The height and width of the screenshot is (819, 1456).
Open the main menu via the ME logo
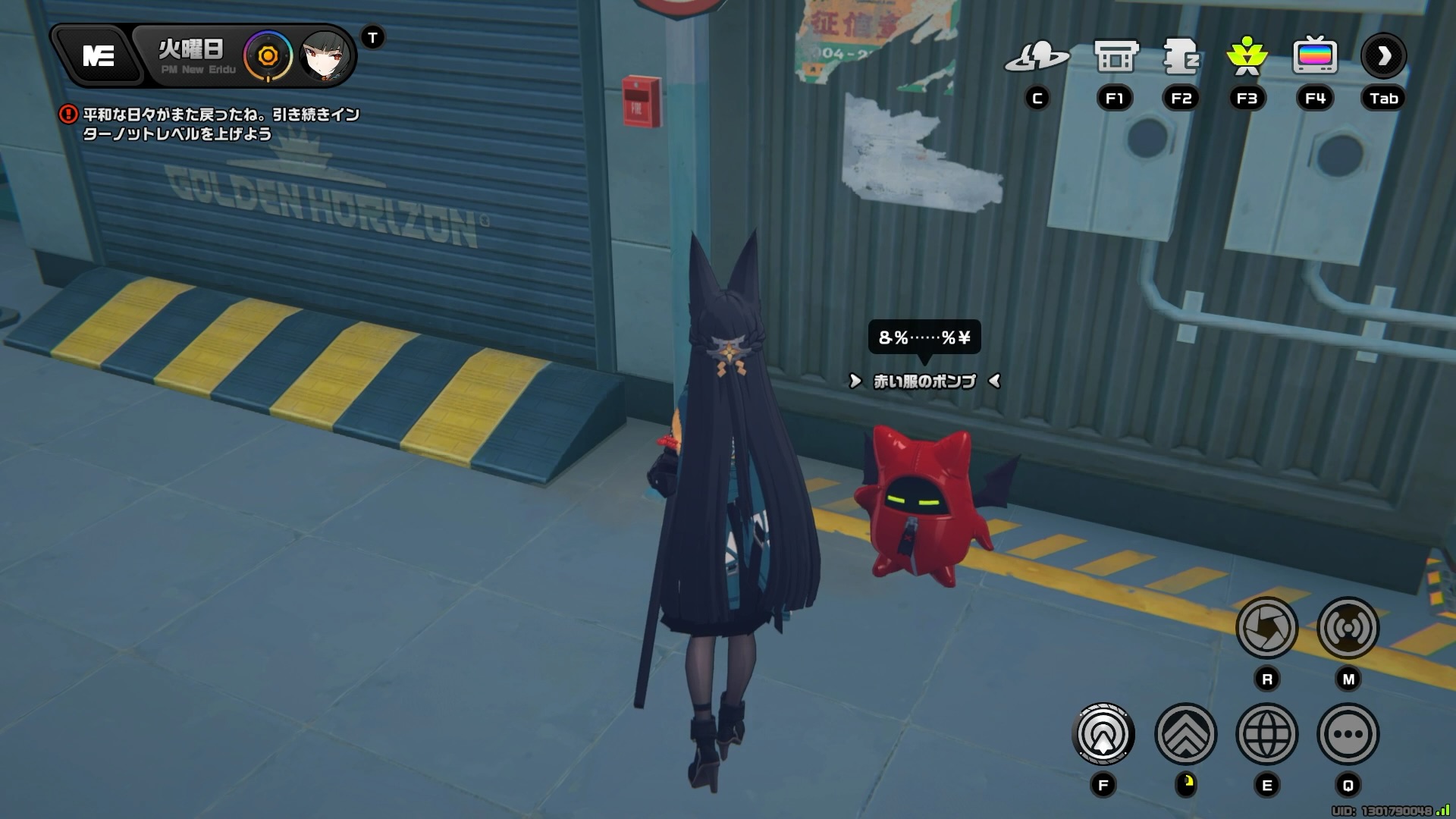click(x=99, y=56)
